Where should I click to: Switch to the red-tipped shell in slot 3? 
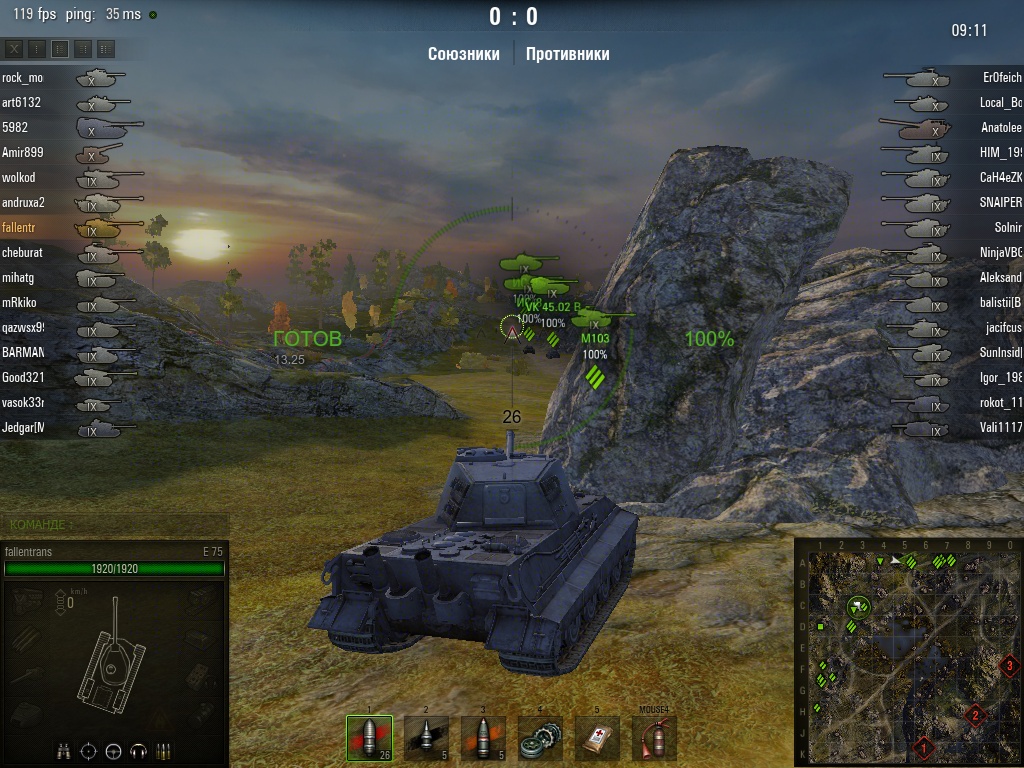click(x=483, y=738)
